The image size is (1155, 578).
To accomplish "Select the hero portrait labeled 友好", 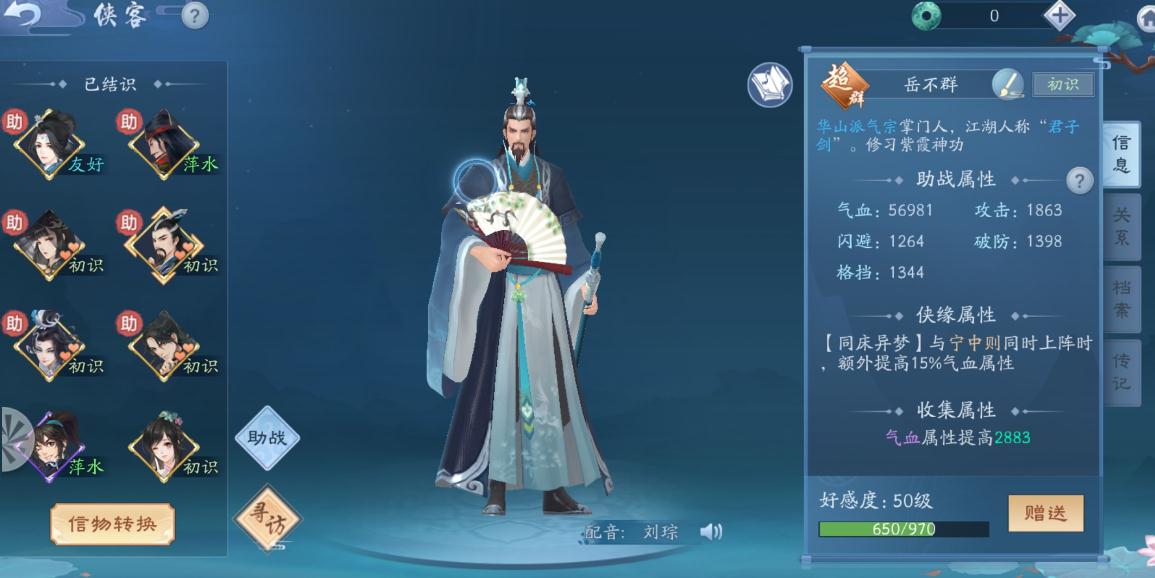I will click(x=50, y=145).
